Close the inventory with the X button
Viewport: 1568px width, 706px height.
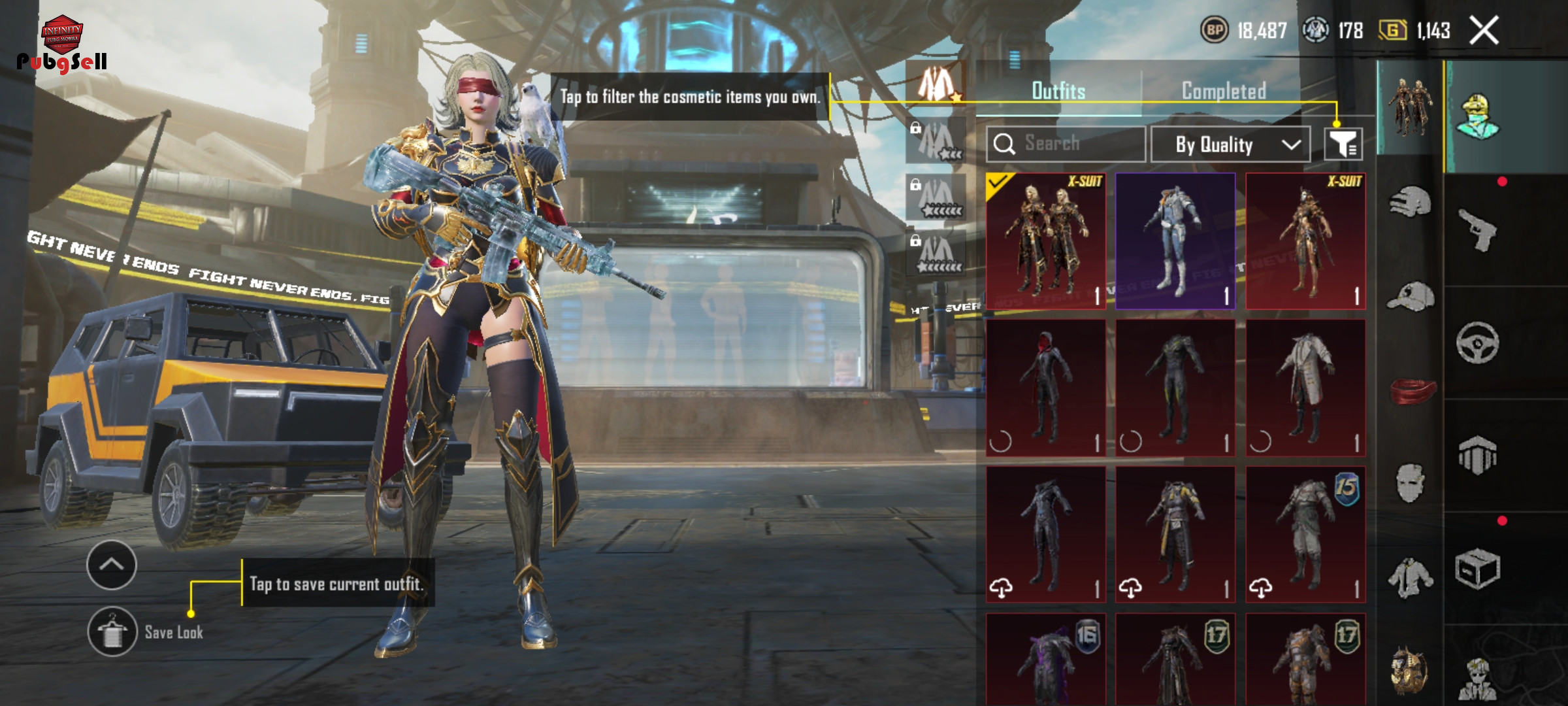click(x=1484, y=31)
